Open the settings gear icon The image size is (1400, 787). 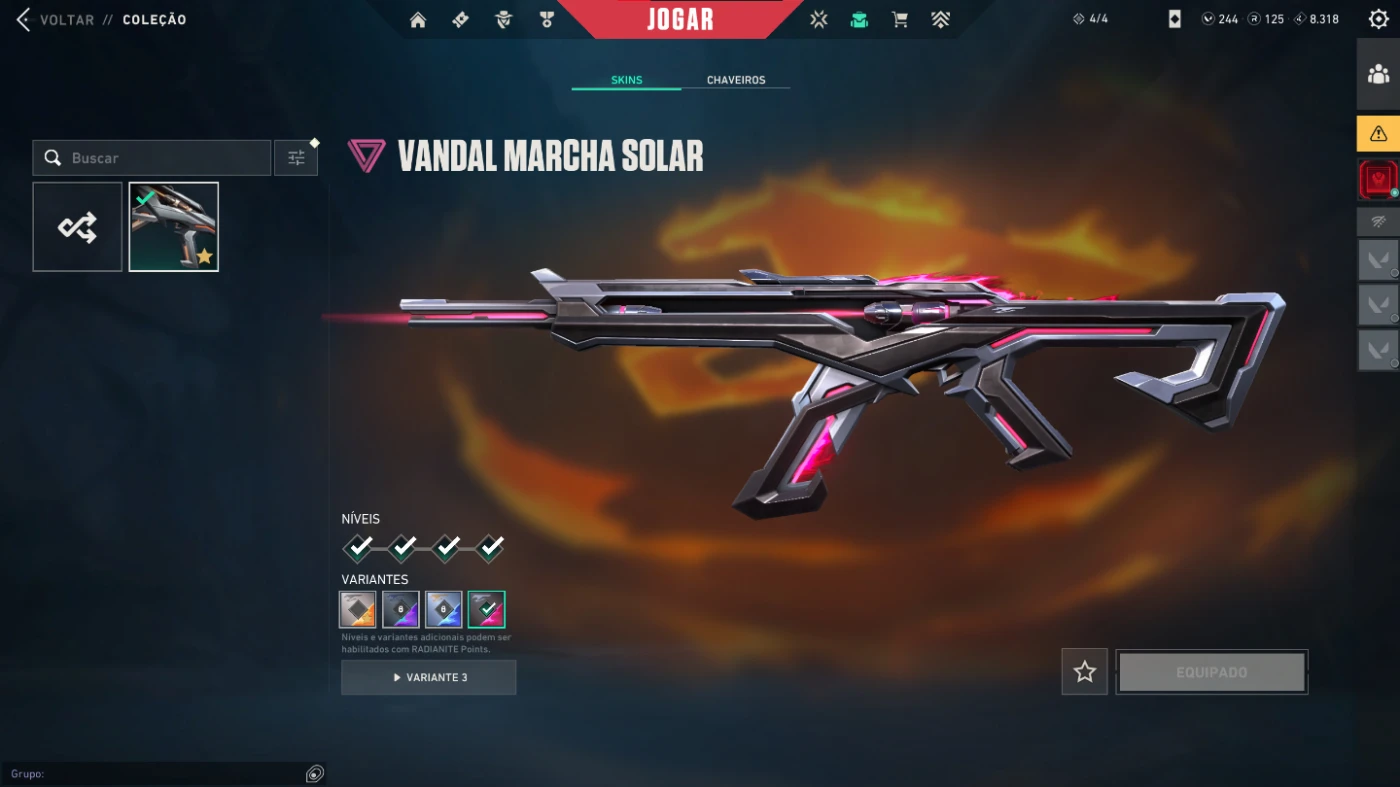click(x=1378, y=19)
